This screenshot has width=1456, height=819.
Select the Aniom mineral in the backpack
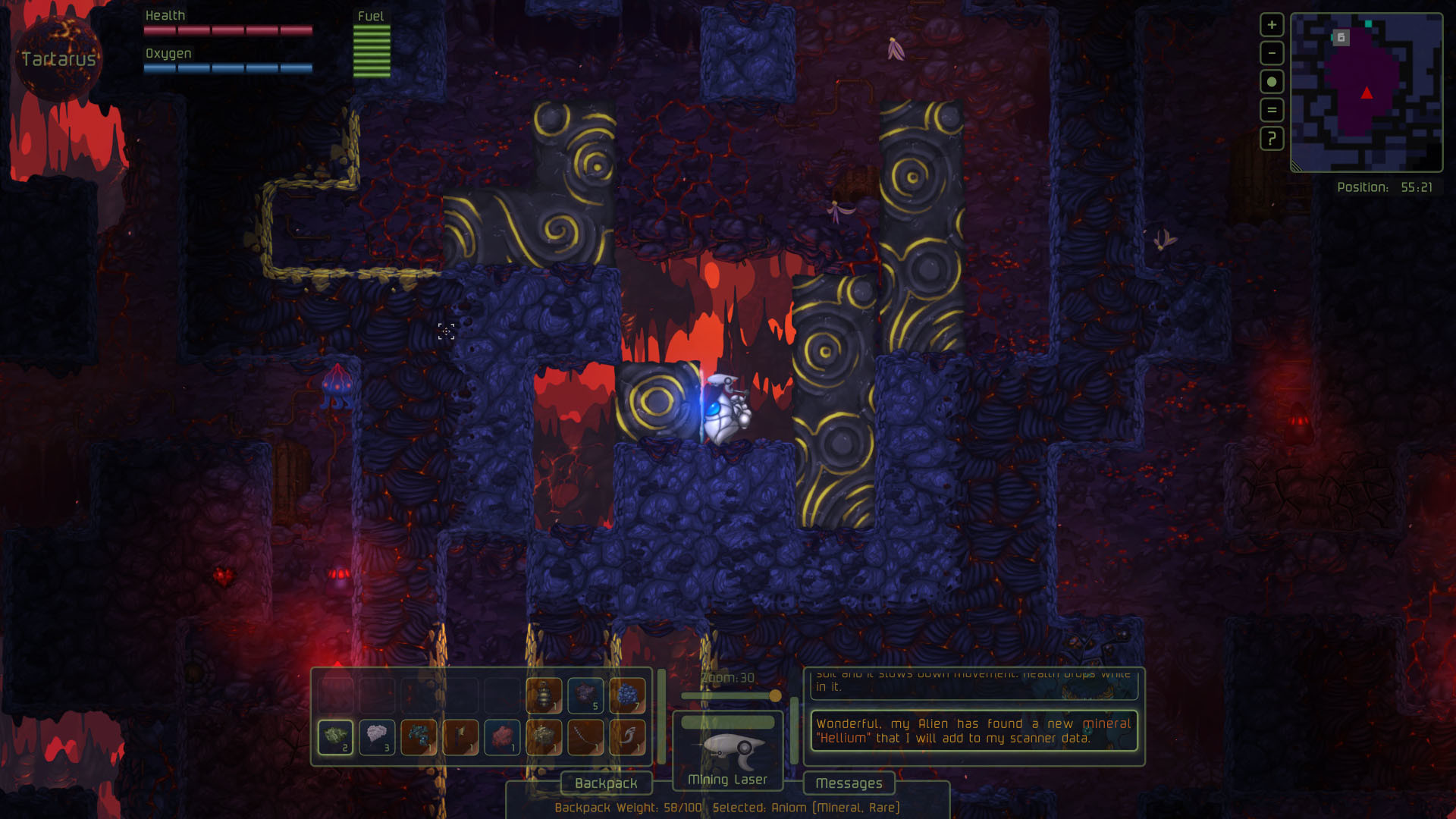335,736
